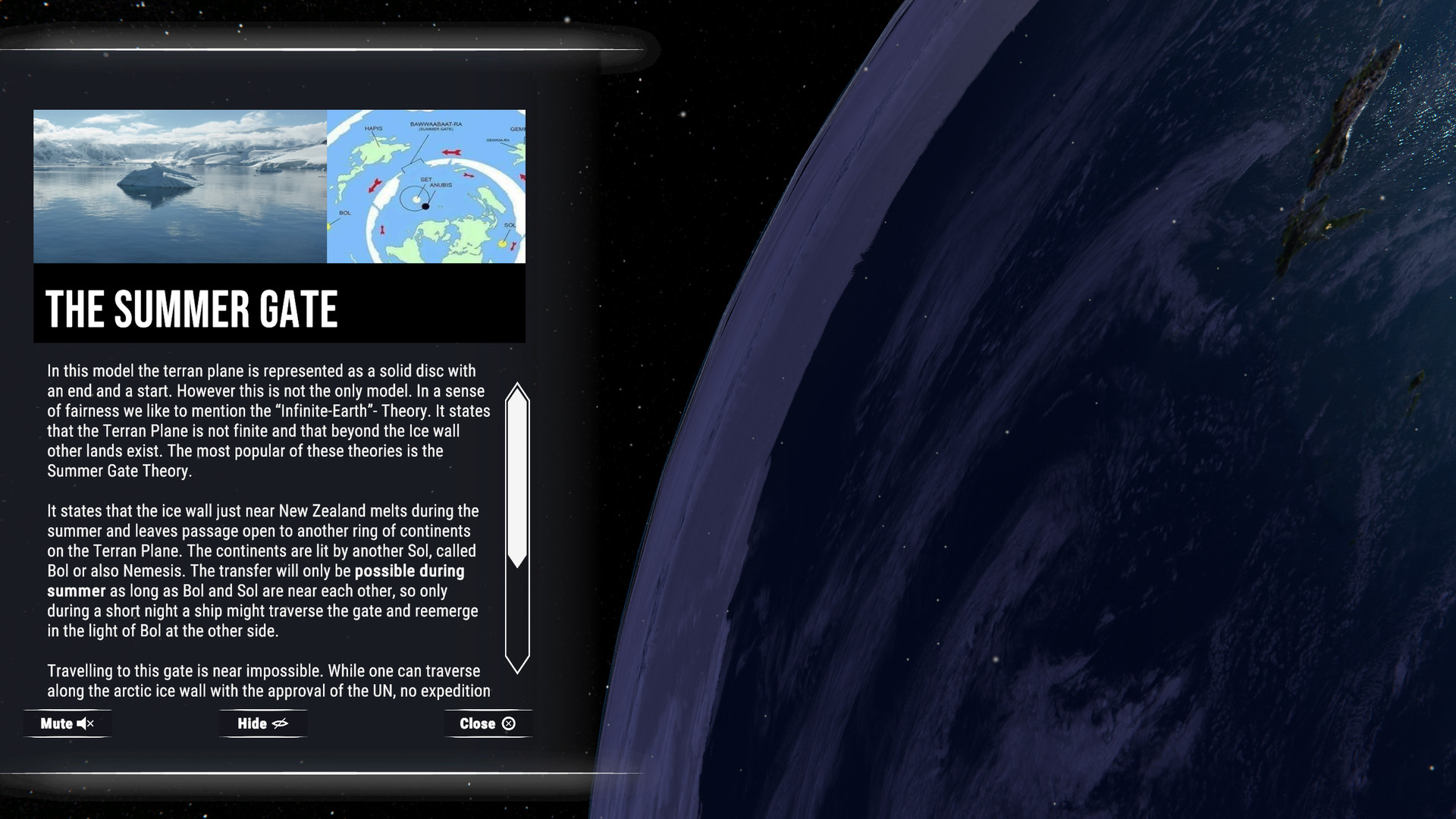Mute the article narration audio
Image resolution: width=1456 pixels, height=819 pixels.
coord(67,723)
